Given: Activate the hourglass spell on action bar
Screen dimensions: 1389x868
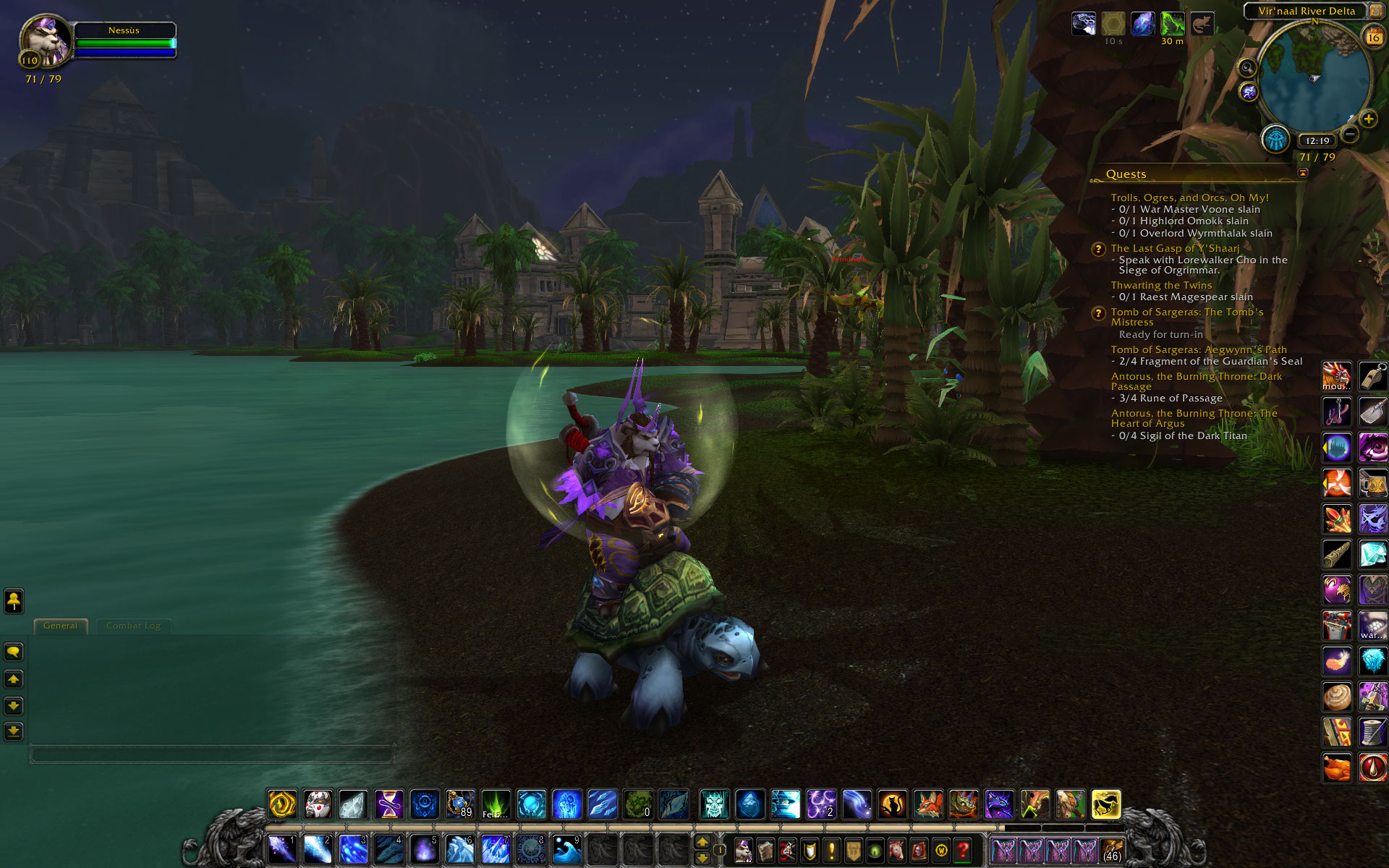Looking at the screenshot, I should pos(388,804).
